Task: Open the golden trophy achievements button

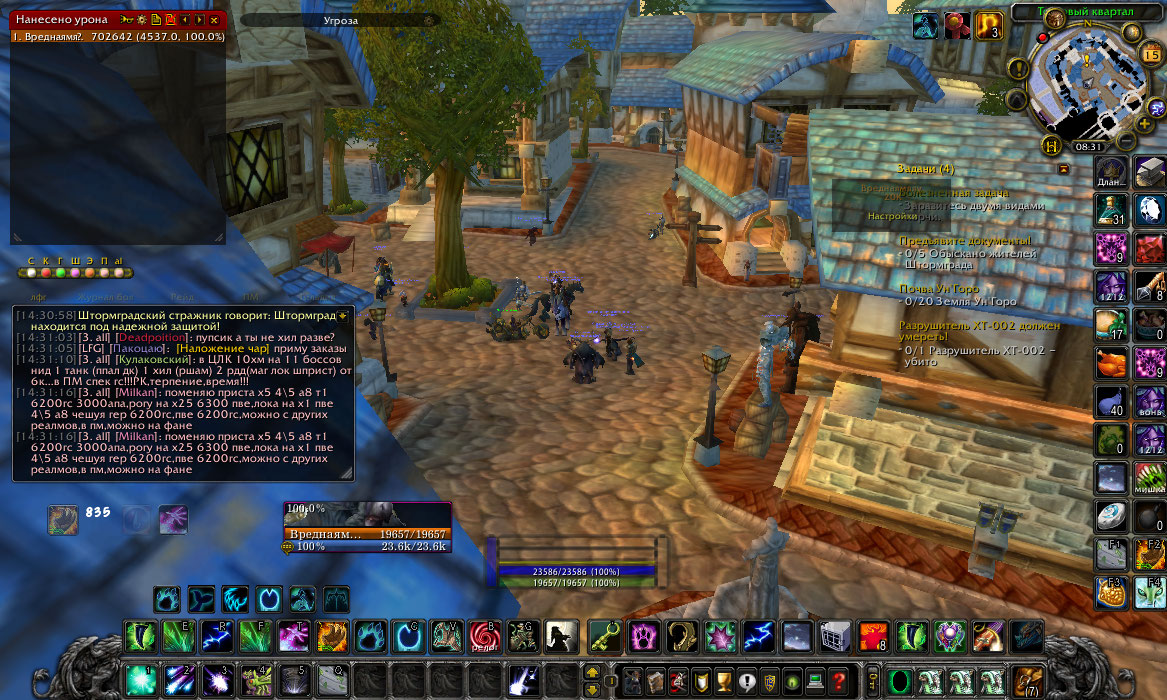Action: point(724,680)
